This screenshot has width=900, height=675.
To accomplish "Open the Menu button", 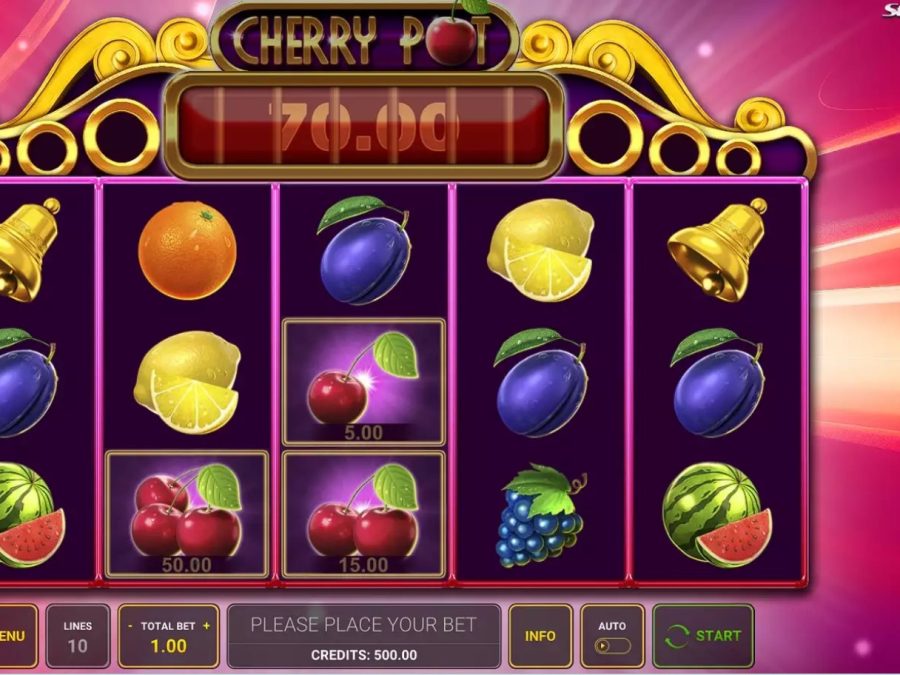I will coord(14,635).
